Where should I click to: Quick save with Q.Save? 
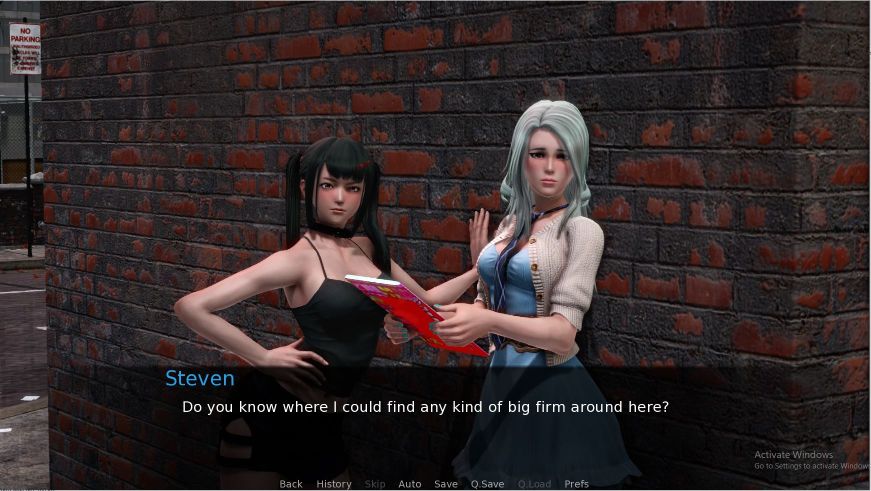(x=487, y=484)
